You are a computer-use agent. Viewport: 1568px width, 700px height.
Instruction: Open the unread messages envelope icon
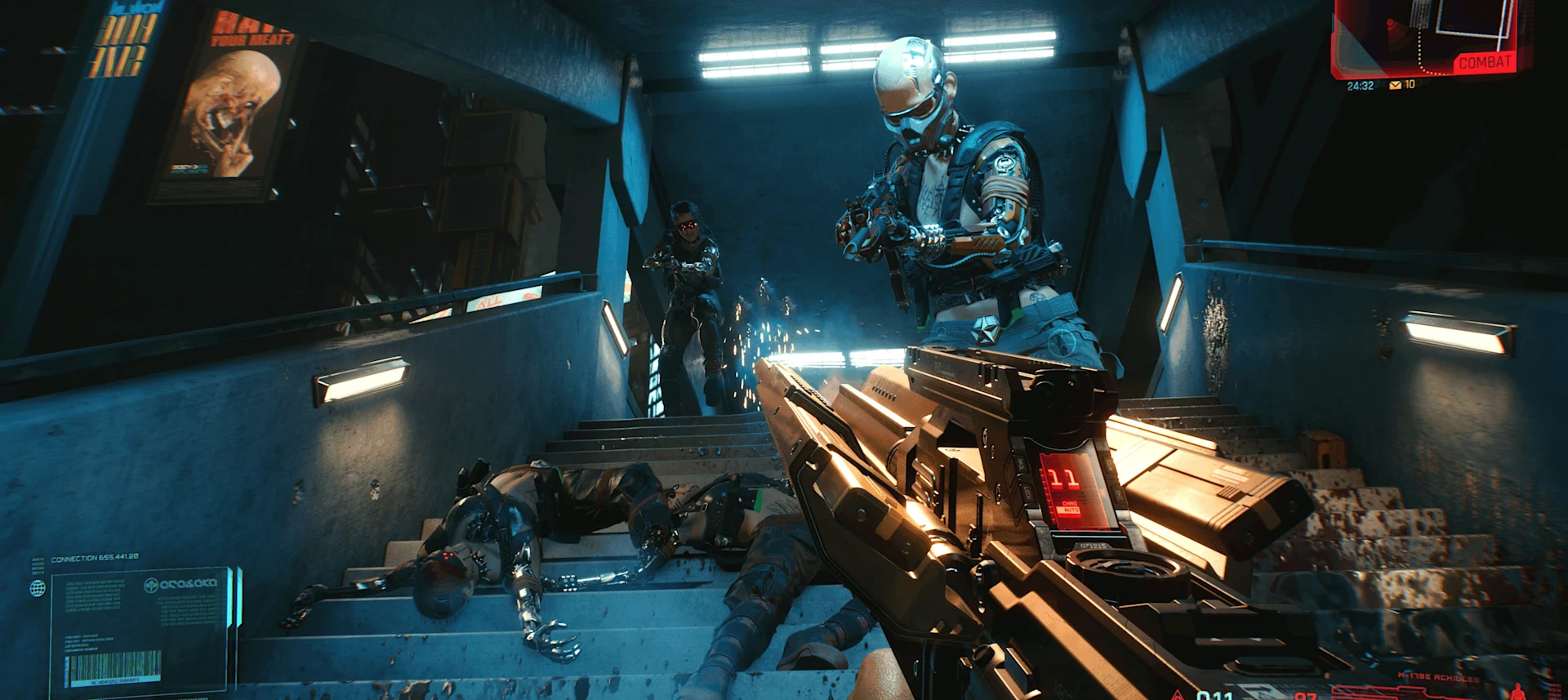click(x=1395, y=85)
